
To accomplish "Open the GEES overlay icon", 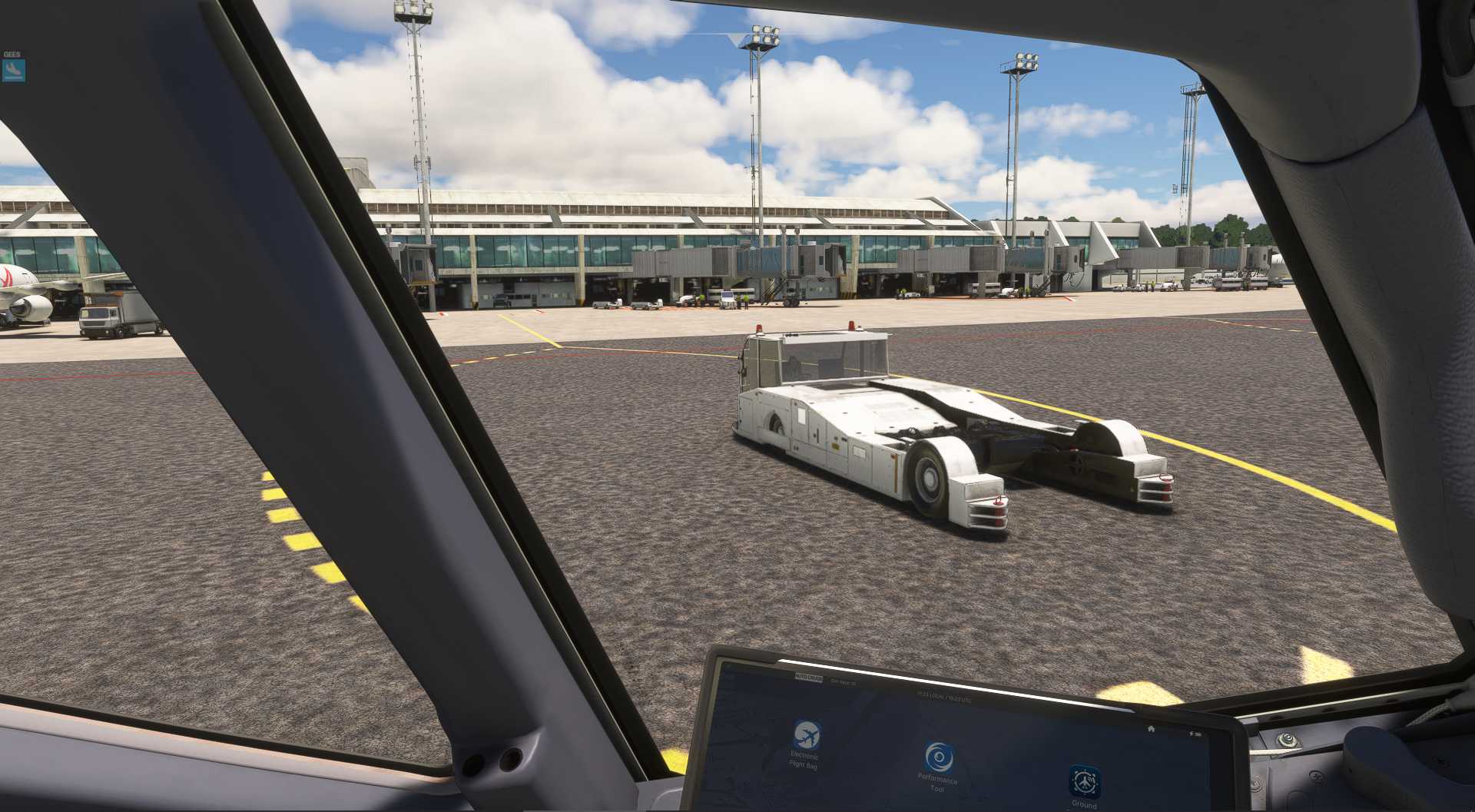I will (14, 71).
